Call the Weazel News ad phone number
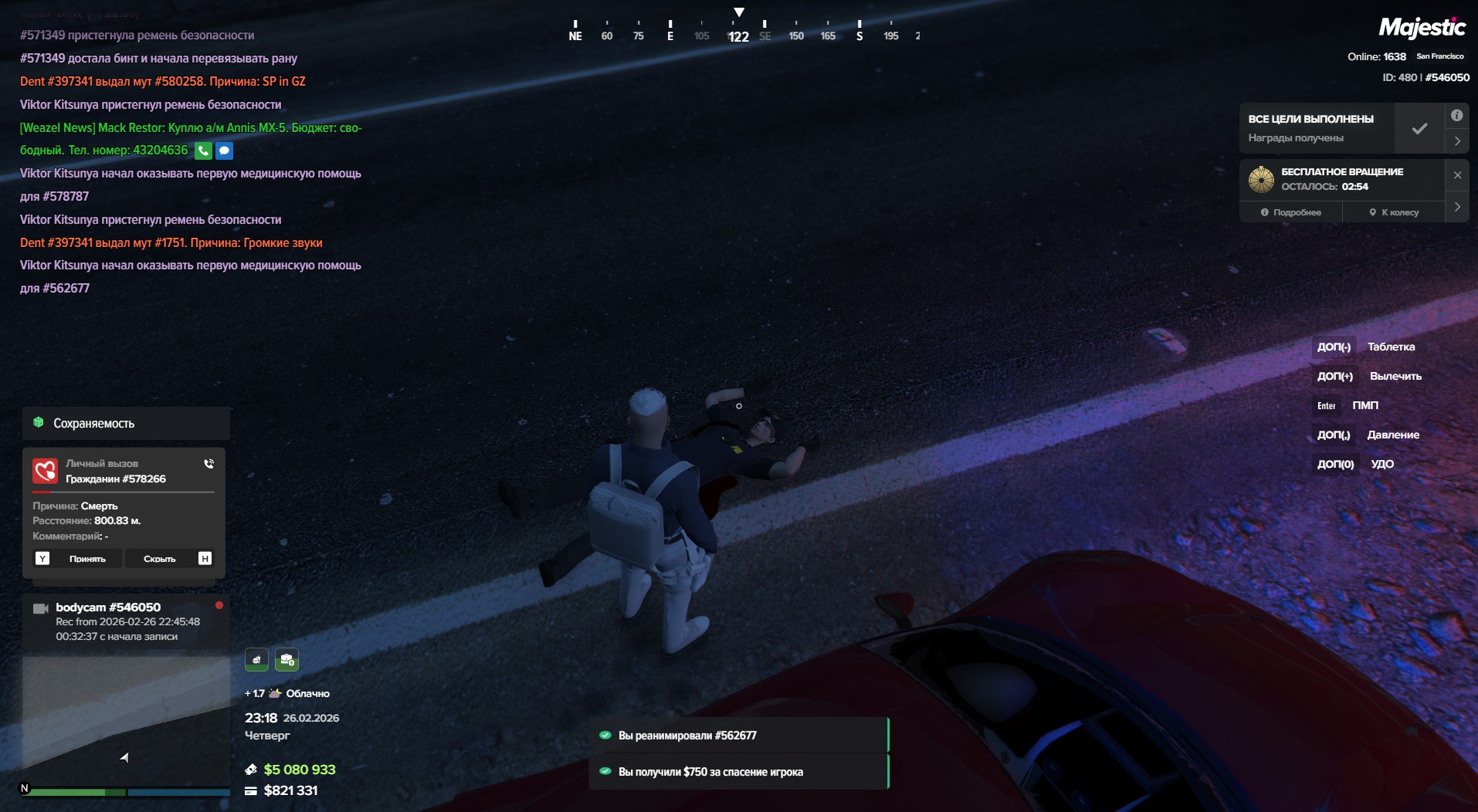 pos(203,151)
